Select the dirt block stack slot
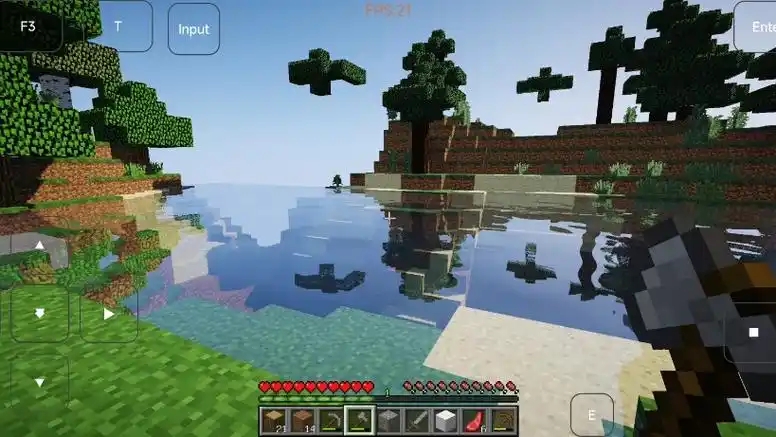The image size is (776, 437). coord(302,420)
